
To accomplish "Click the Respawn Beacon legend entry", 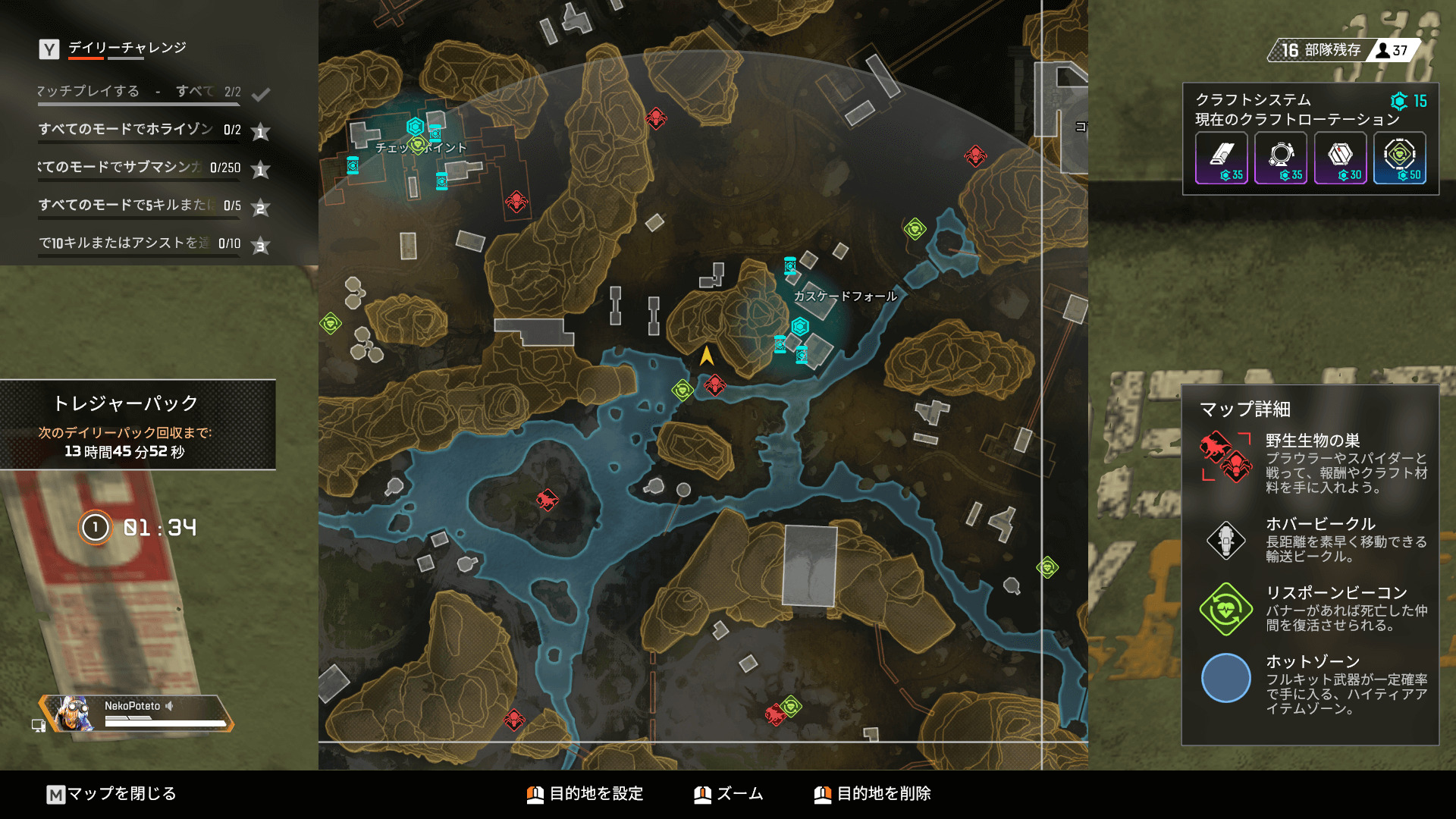I will [x=1311, y=608].
